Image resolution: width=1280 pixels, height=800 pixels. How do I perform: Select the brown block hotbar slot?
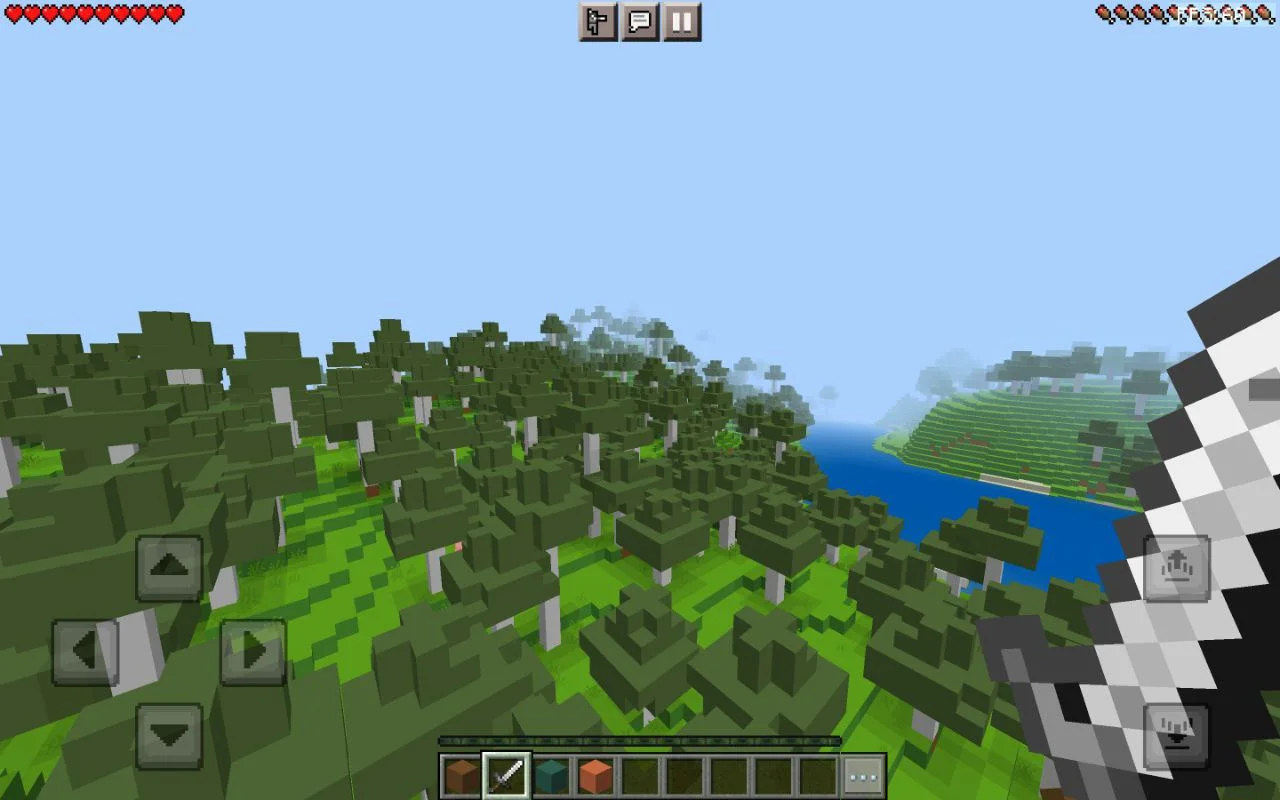[462, 776]
